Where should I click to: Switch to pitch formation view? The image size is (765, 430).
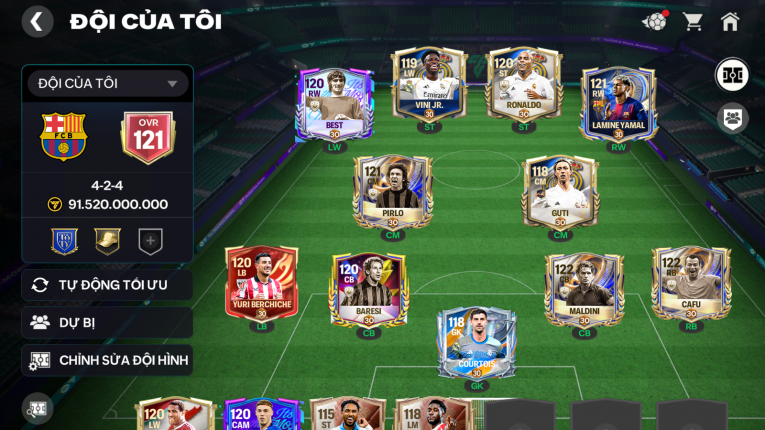(732, 75)
